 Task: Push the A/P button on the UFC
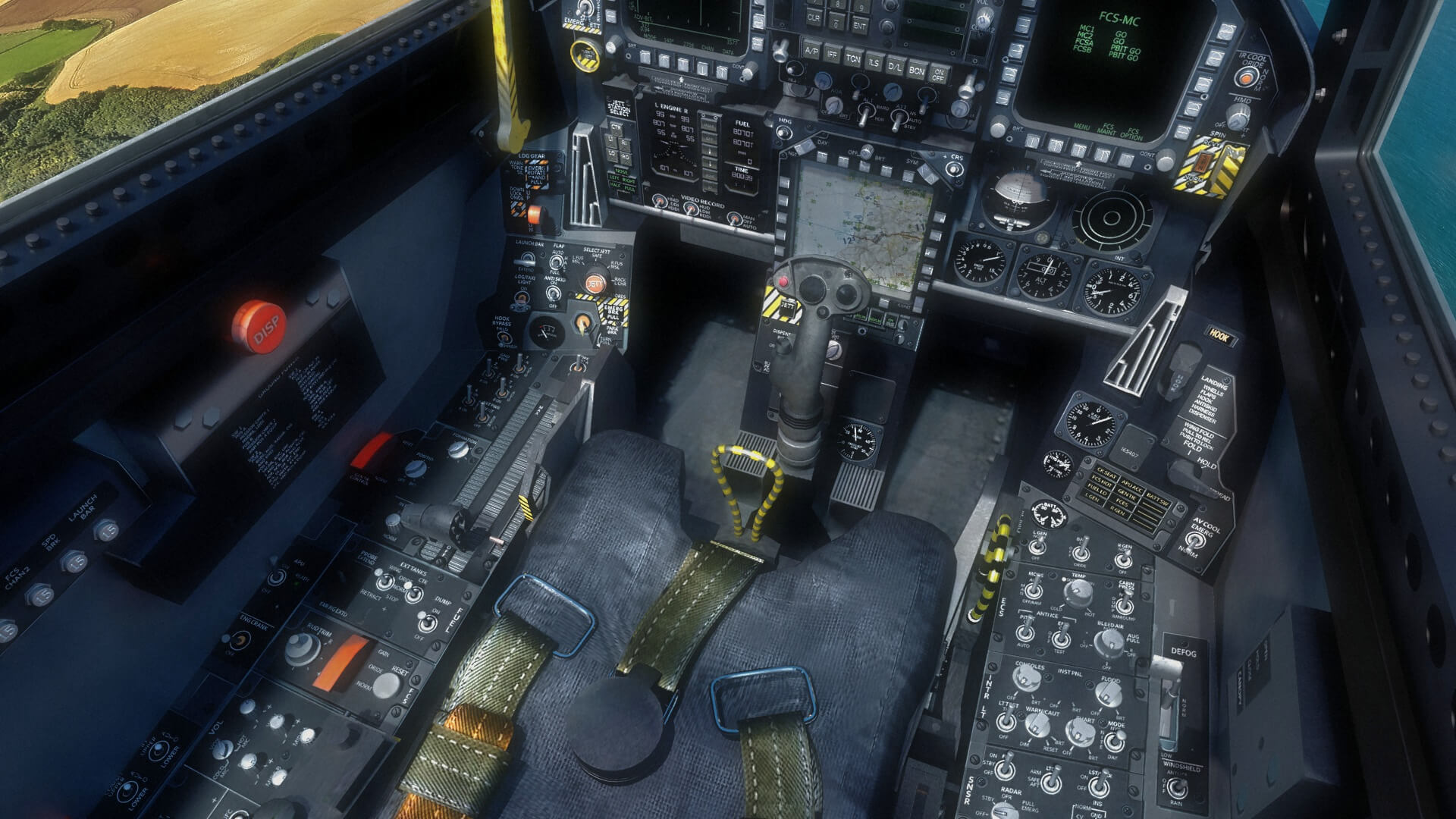click(811, 52)
